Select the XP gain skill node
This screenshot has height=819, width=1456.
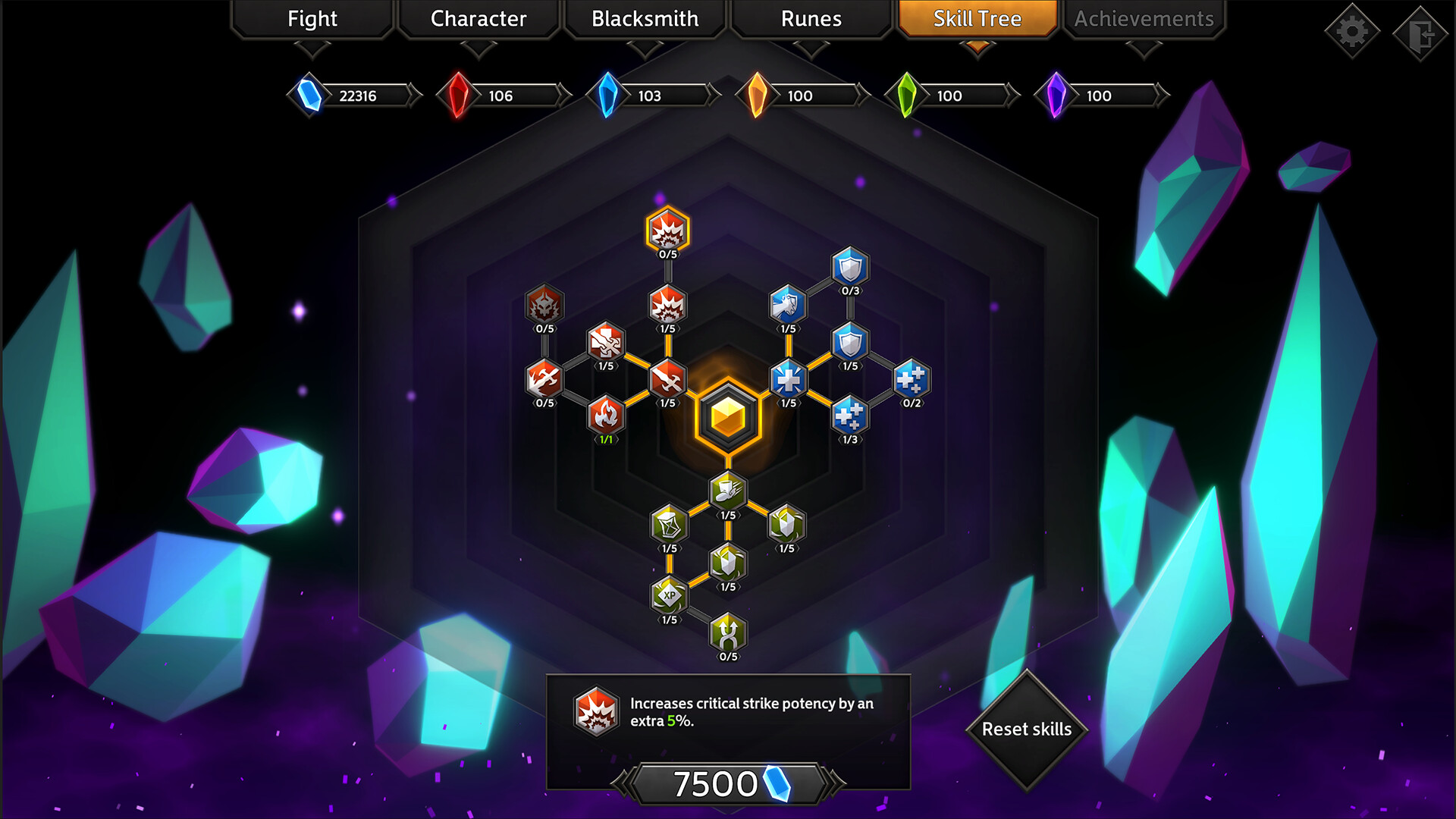(667, 598)
